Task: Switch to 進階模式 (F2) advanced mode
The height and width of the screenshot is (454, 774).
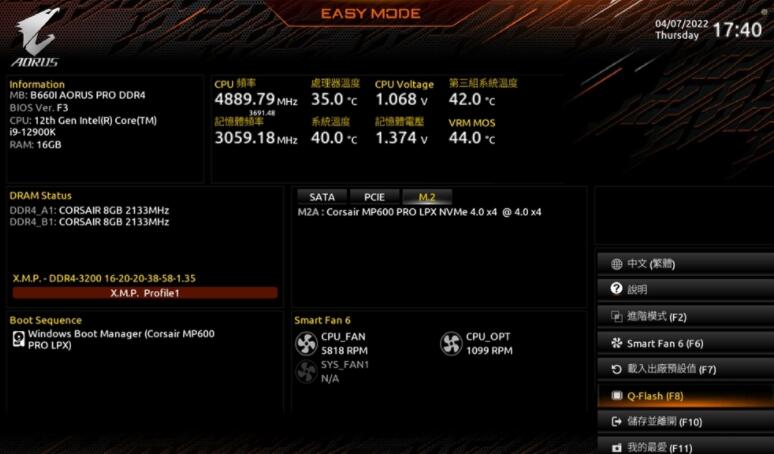Action: pos(684,316)
